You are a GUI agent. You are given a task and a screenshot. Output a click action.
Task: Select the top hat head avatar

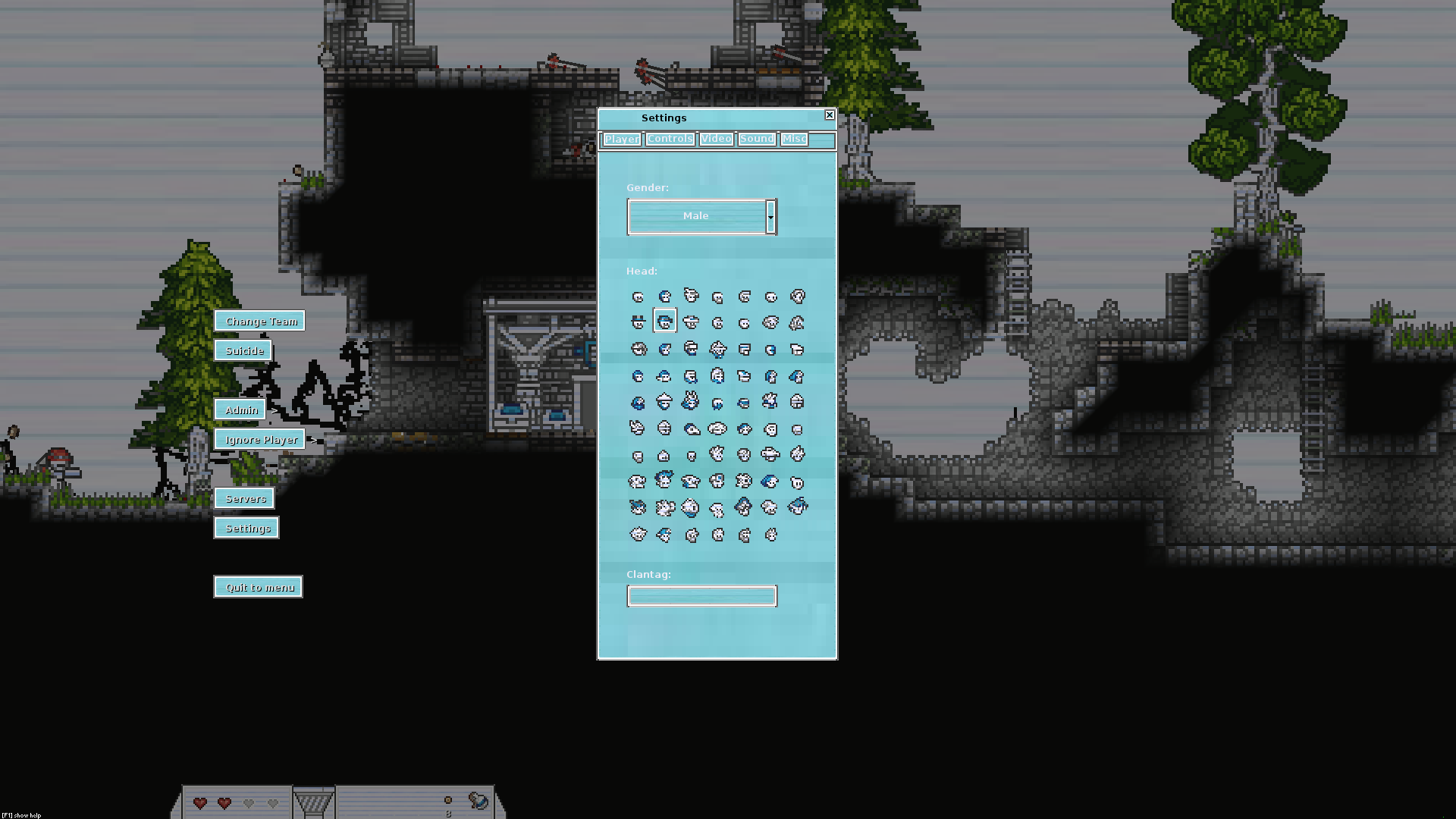click(638, 321)
